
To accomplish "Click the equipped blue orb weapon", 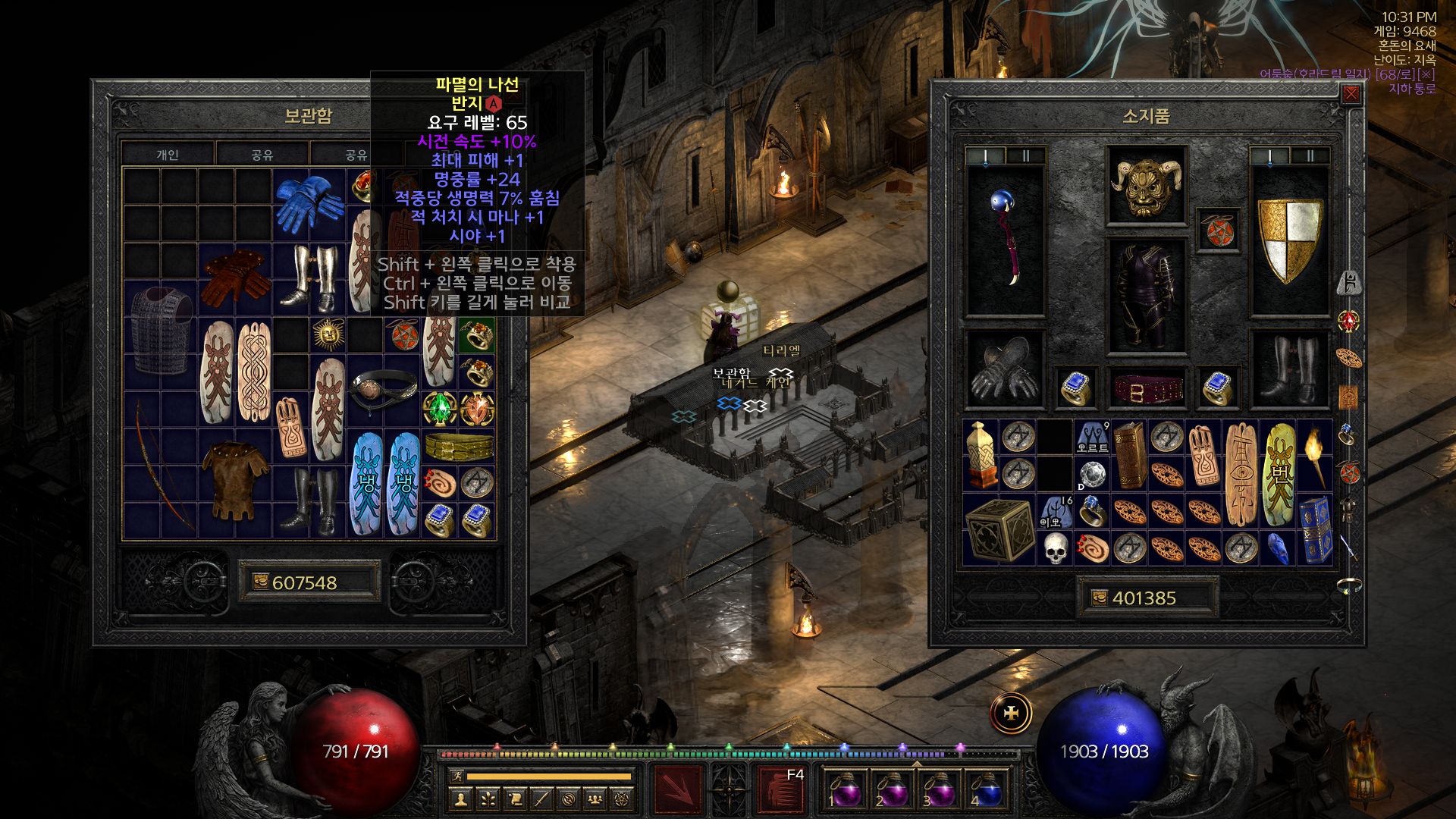I will pyautogui.click(x=1005, y=240).
